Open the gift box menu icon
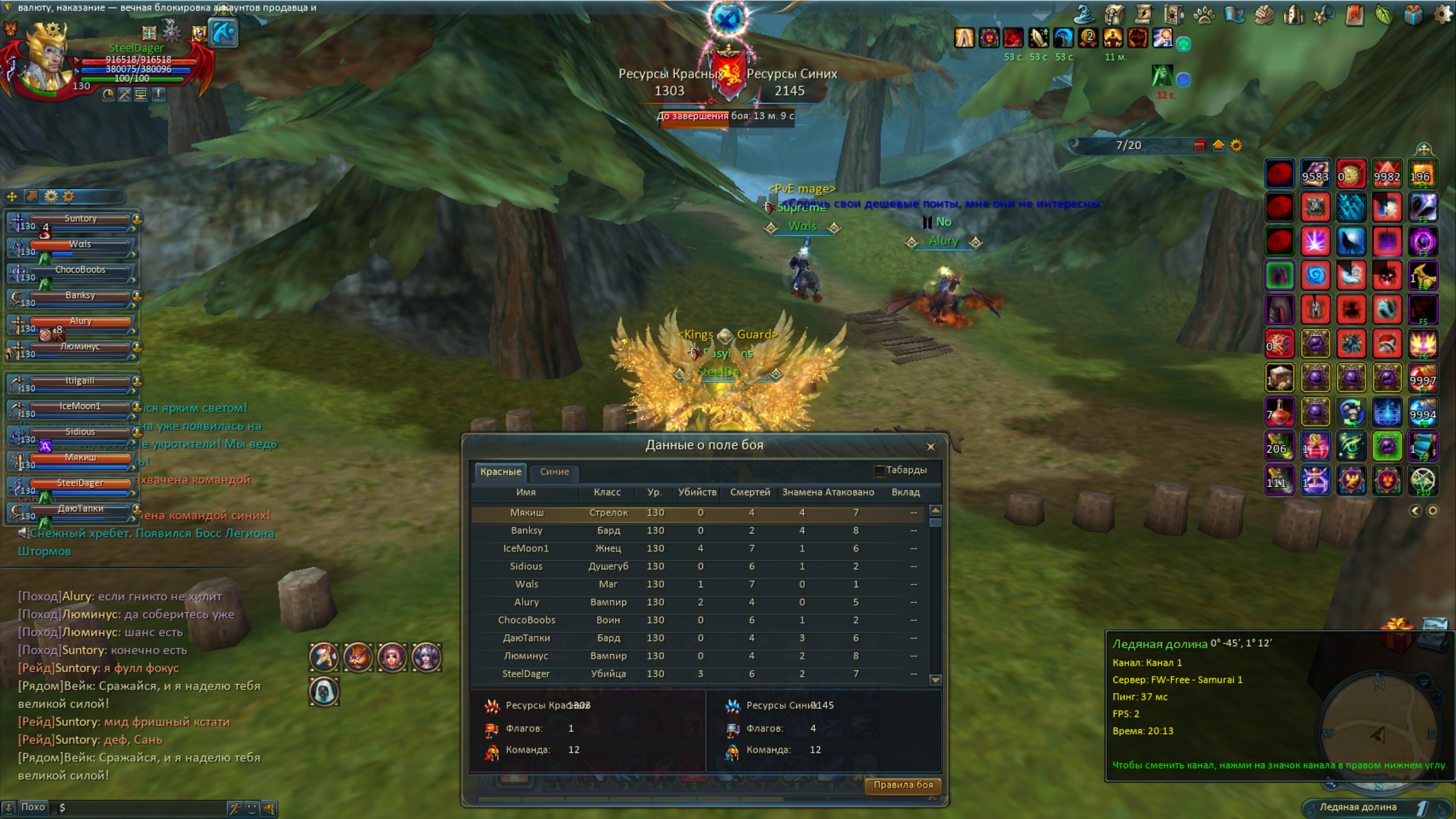The image size is (1456, 819). pos(1413,15)
